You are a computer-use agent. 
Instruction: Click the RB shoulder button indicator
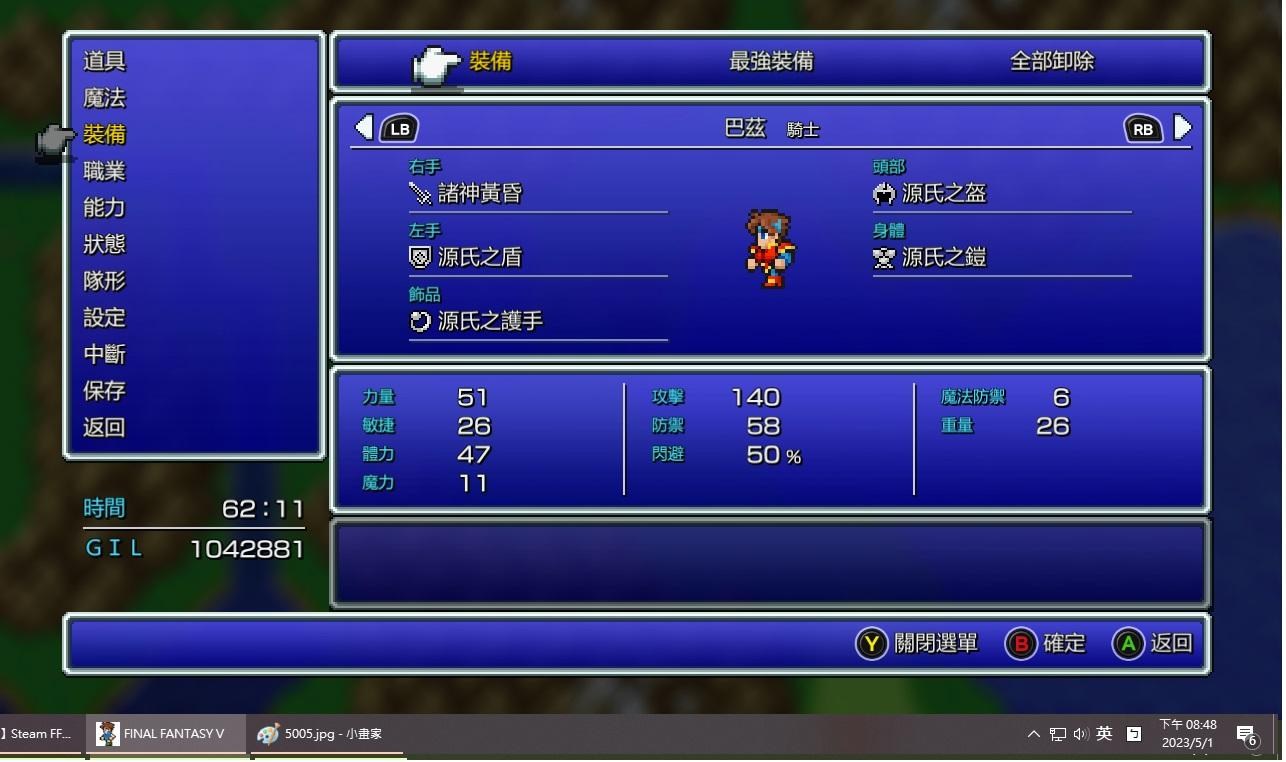[1142, 128]
